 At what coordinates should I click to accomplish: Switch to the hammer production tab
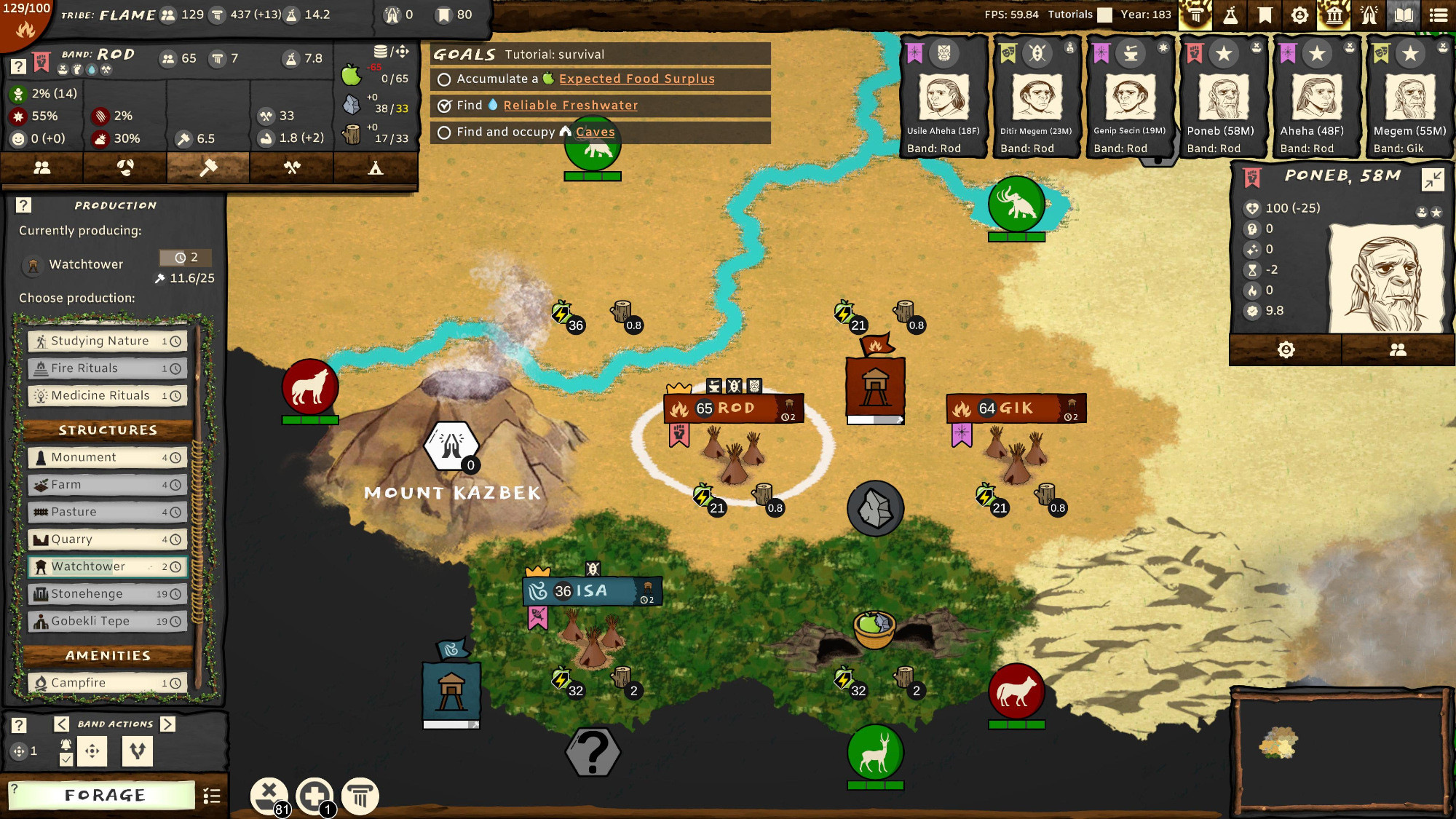tap(208, 168)
